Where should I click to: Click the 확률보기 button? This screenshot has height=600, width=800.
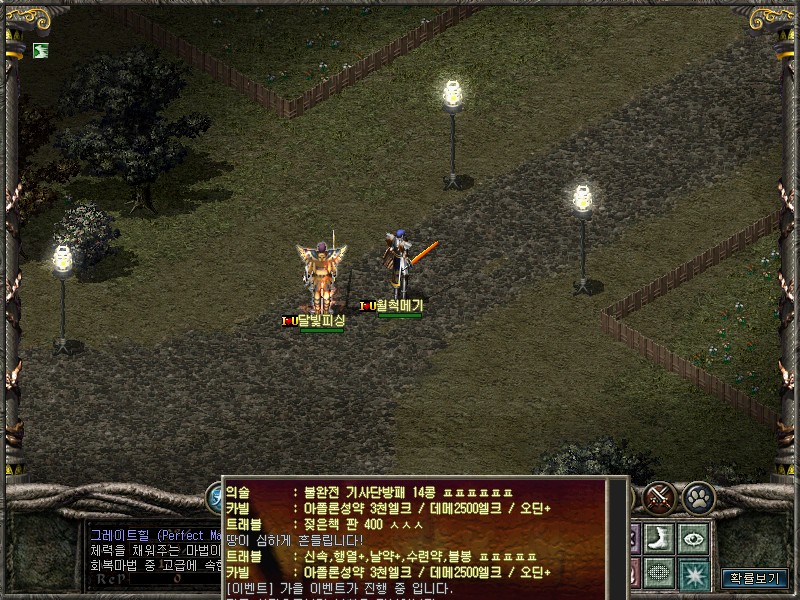click(x=755, y=578)
